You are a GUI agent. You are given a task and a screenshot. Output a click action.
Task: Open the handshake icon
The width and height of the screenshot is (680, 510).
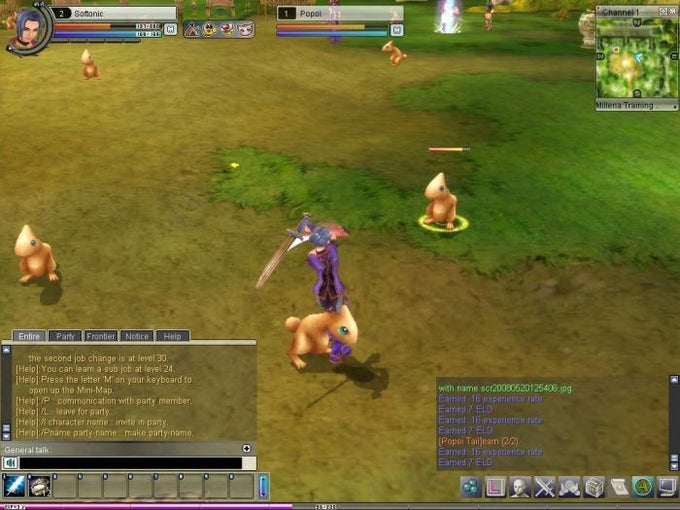click(569, 487)
